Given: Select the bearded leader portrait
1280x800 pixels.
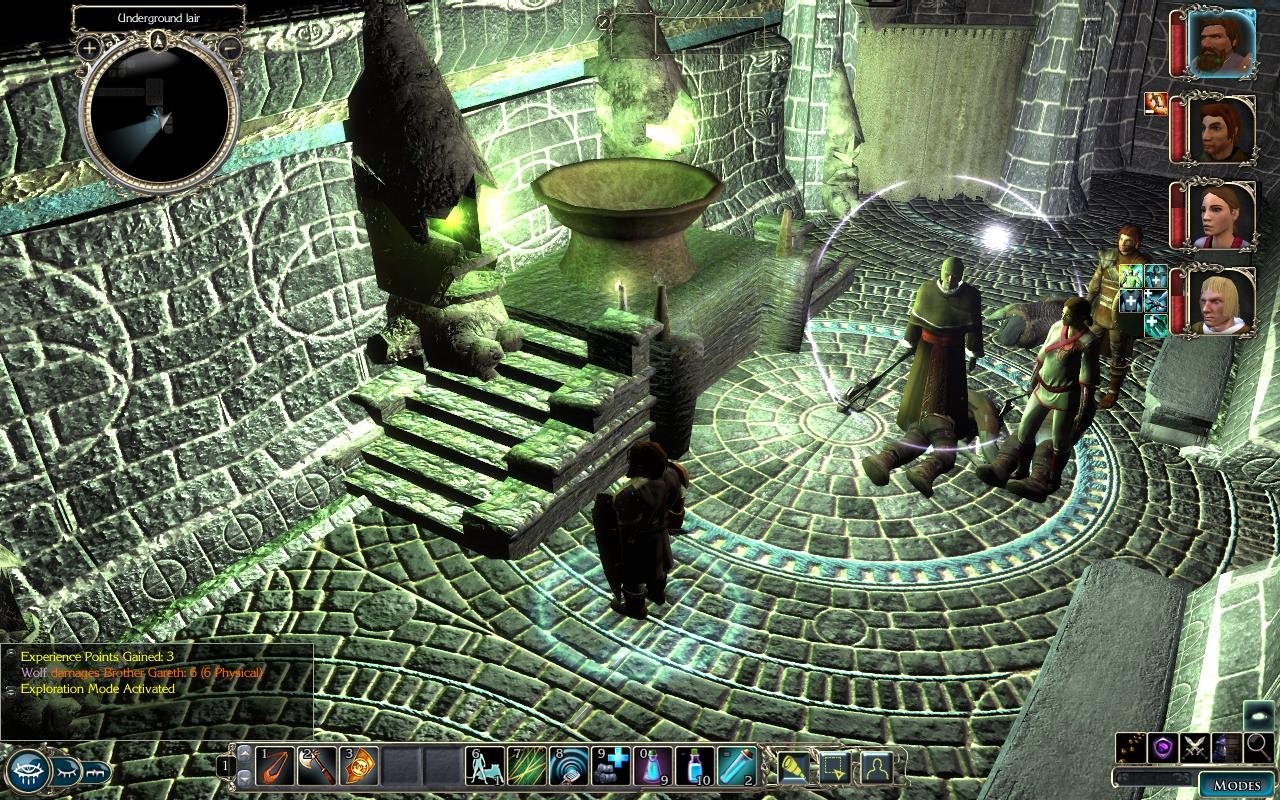Looking at the screenshot, I should [1222, 43].
